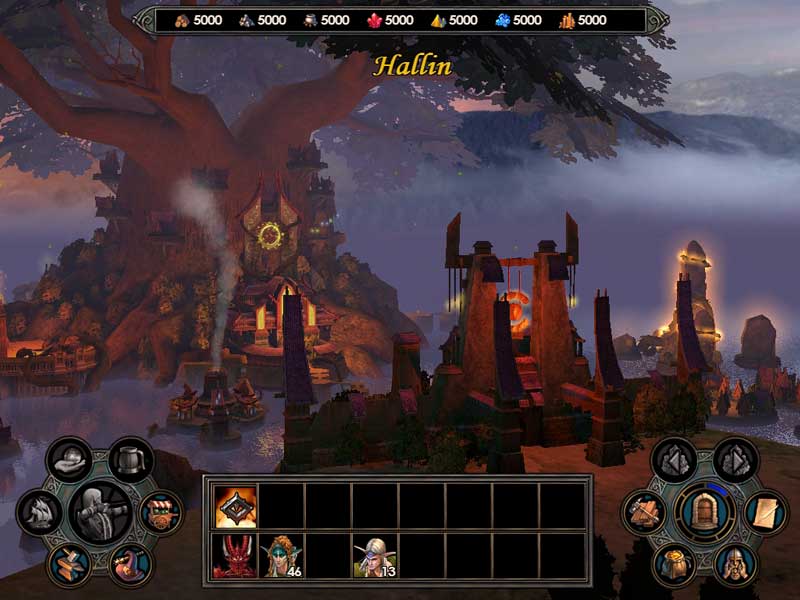The width and height of the screenshot is (800, 600).
Task: Open the gold sack icon
Action: coord(674,563)
